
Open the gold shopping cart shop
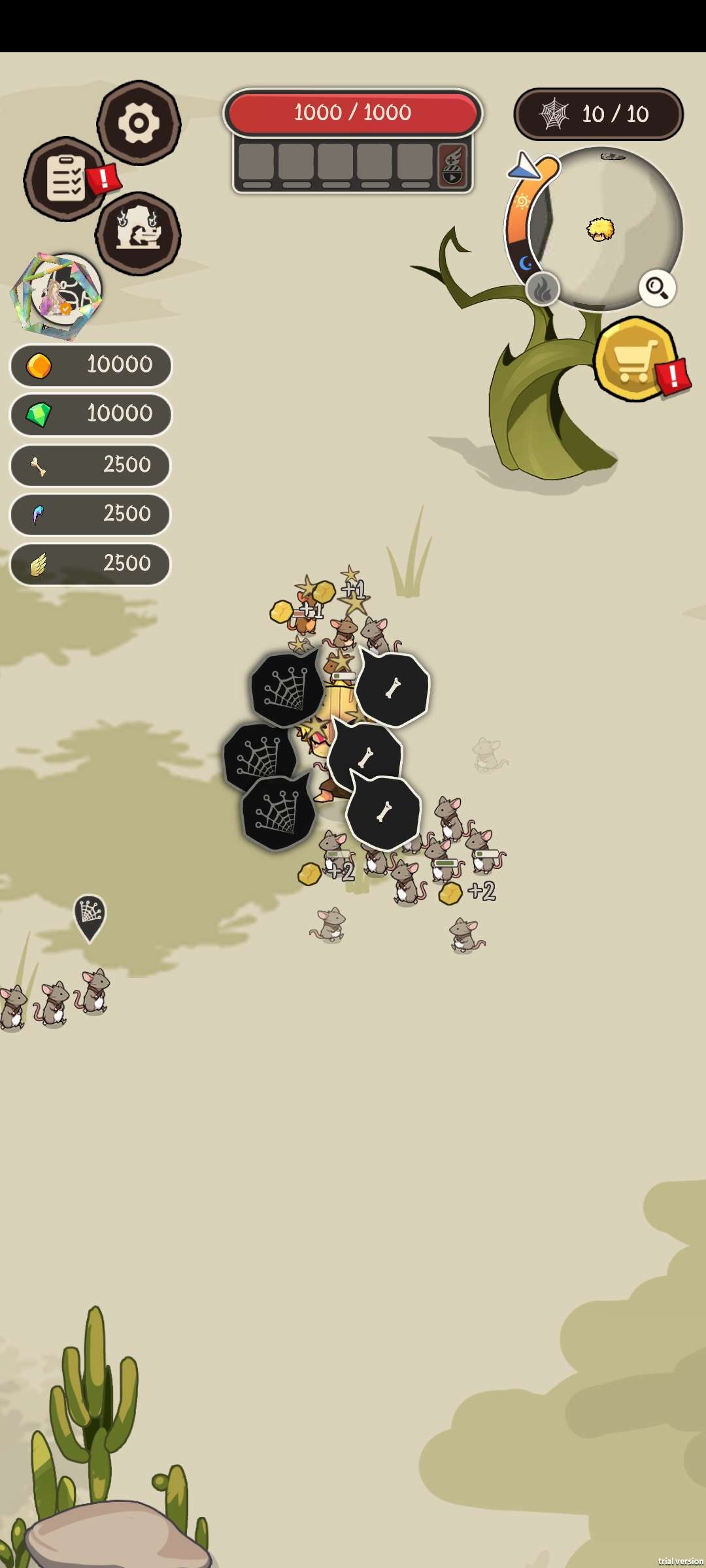pyautogui.click(x=635, y=359)
